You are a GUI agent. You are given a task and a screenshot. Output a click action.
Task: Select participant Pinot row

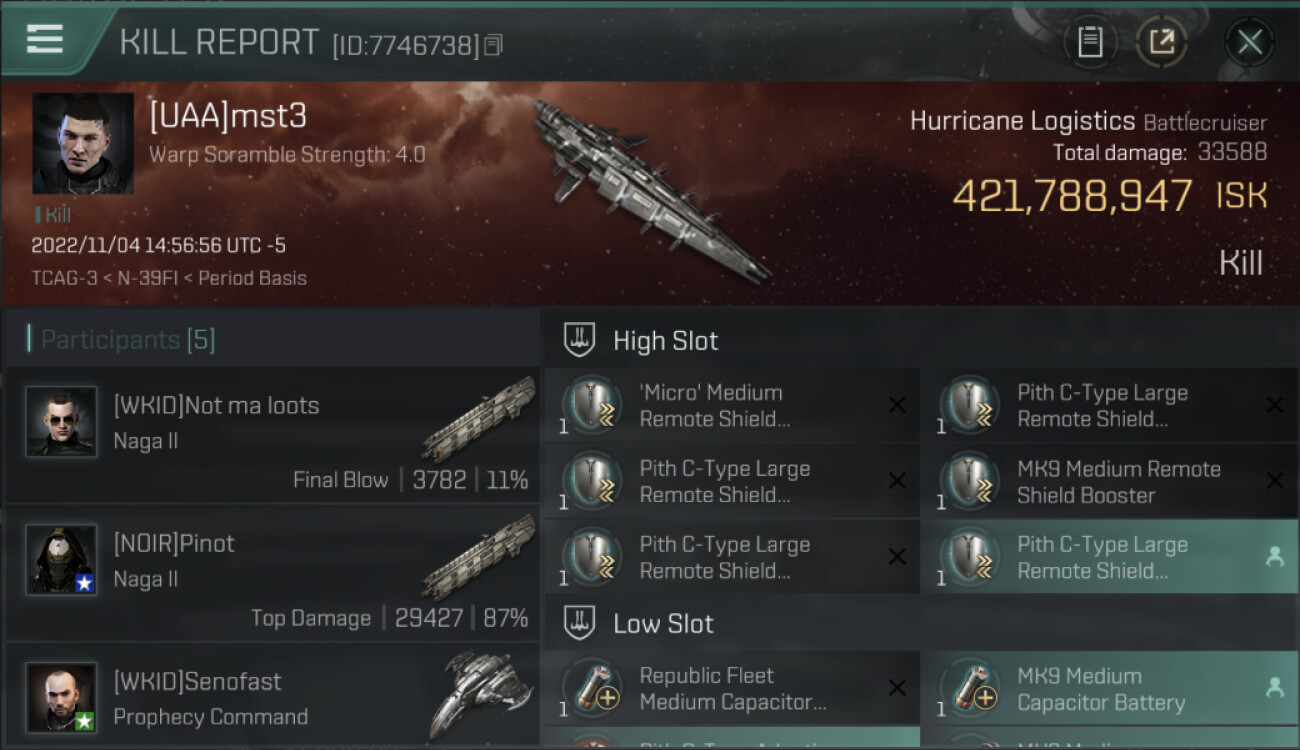coord(272,573)
